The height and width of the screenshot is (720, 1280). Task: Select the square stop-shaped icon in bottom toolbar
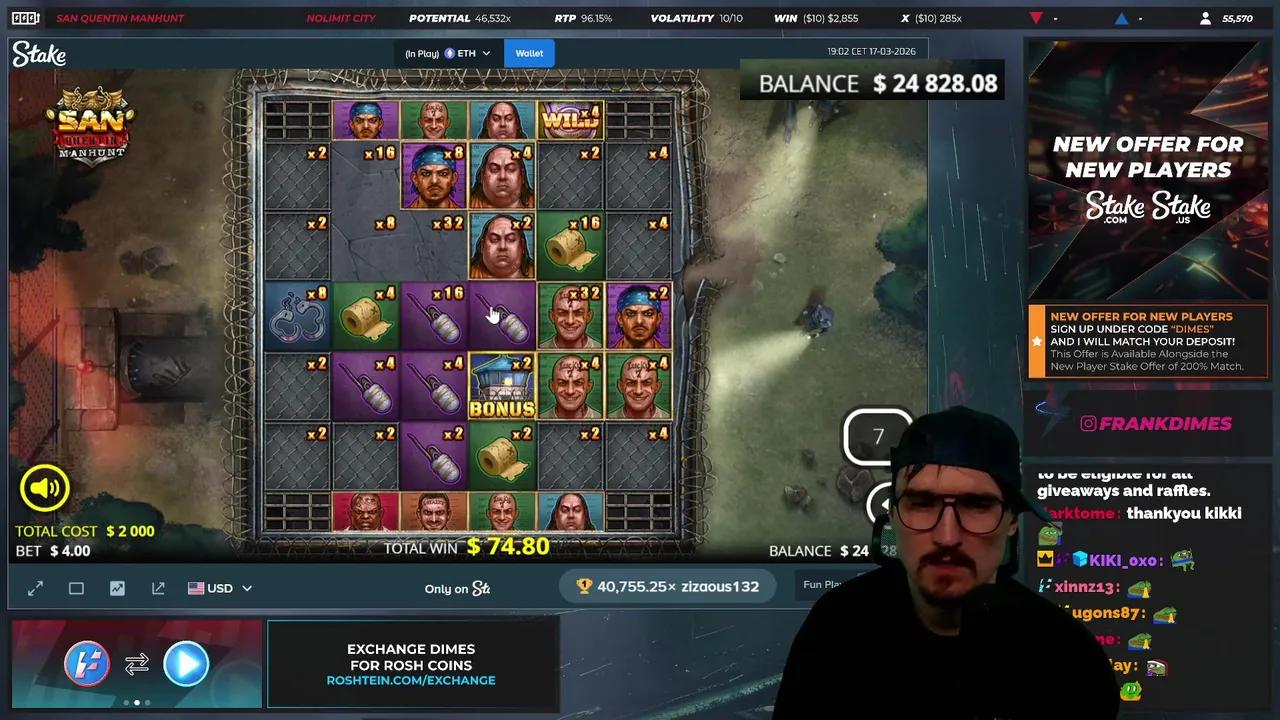point(76,588)
